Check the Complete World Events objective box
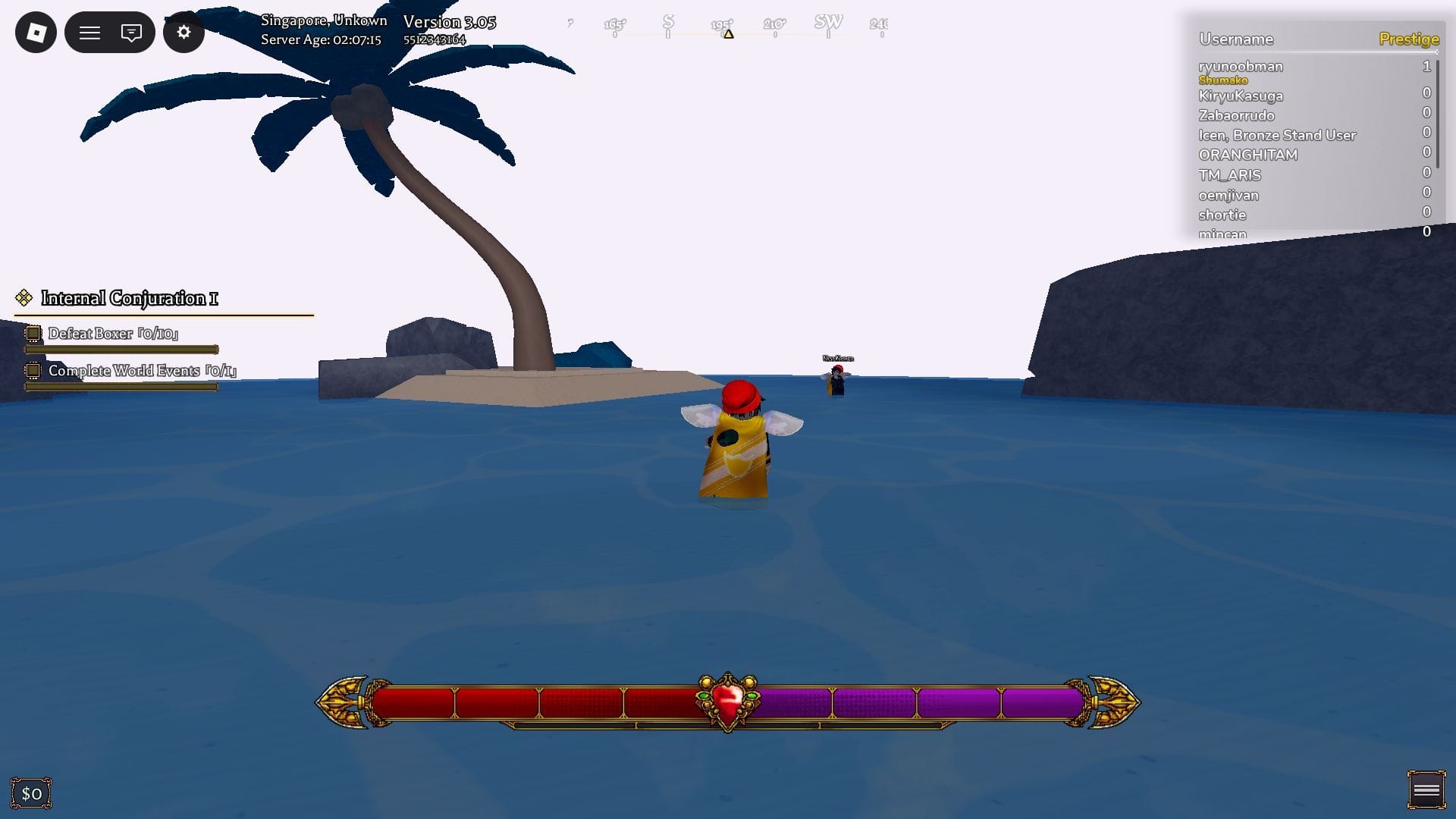 click(33, 370)
